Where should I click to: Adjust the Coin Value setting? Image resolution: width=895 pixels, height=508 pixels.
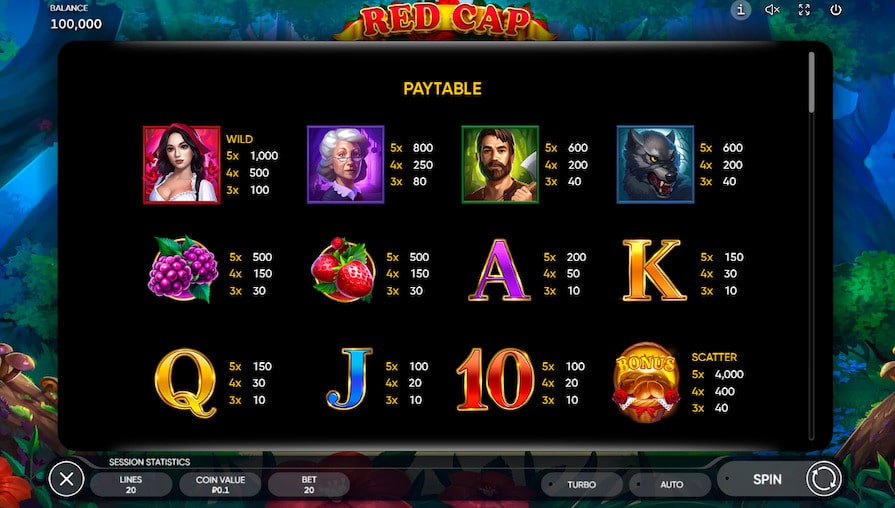220,485
